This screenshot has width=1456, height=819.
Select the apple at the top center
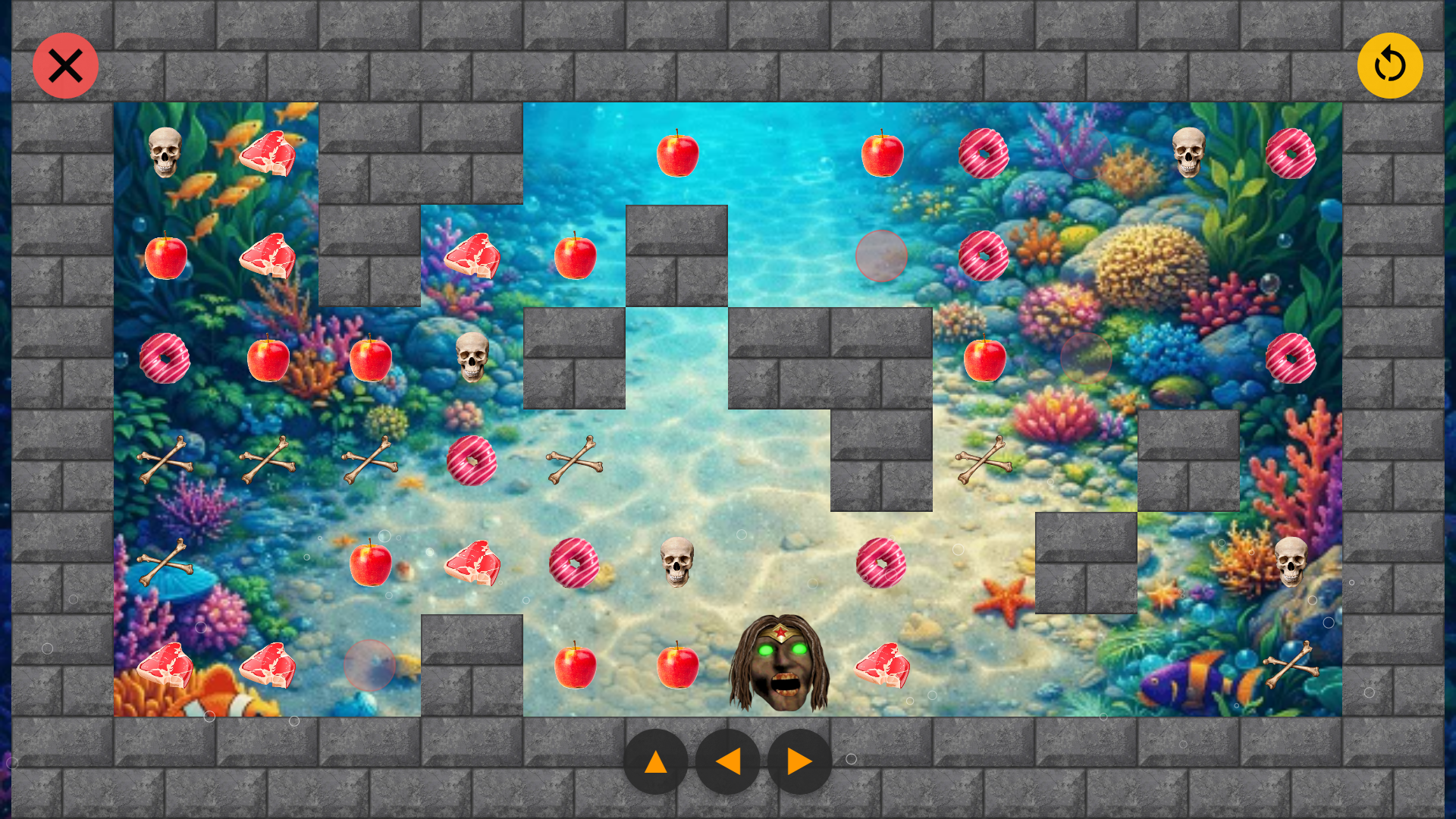(x=677, y=154)
